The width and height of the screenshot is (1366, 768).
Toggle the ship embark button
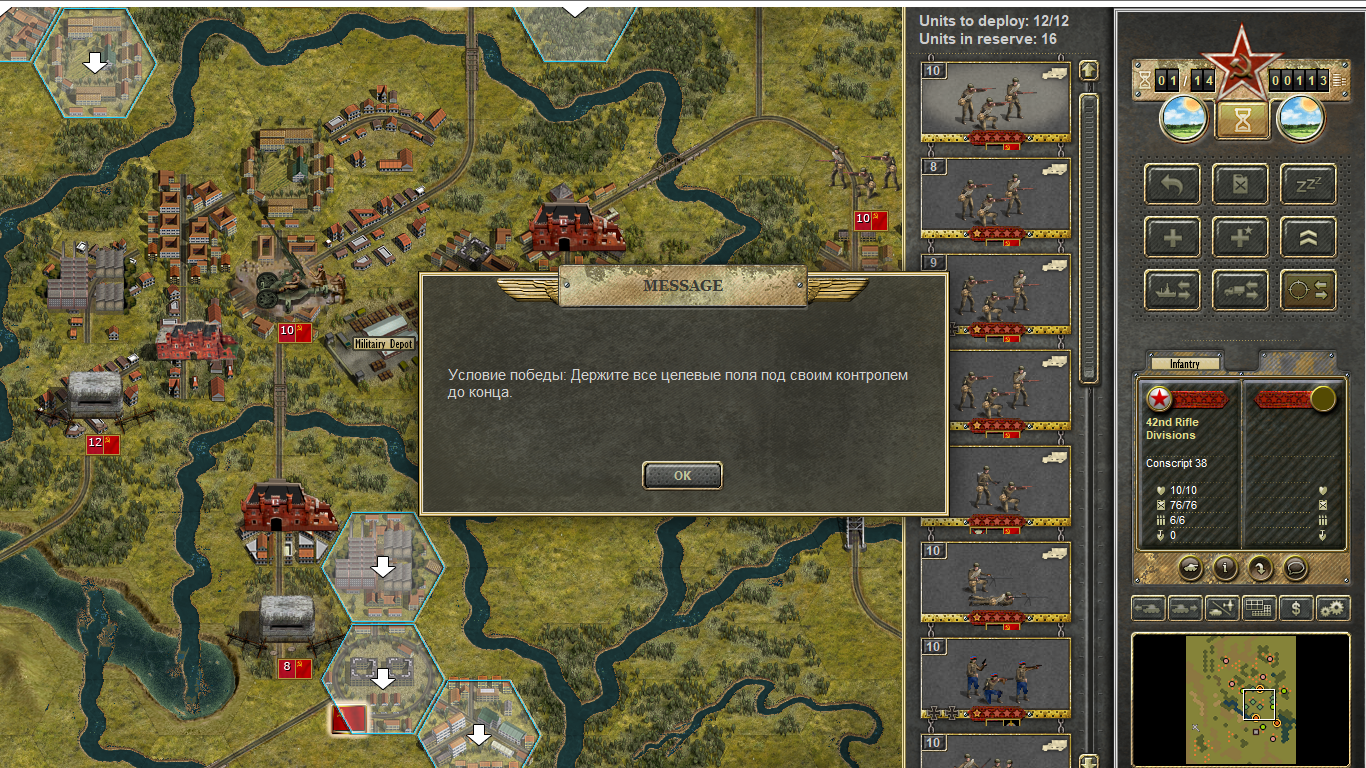tap(1172, 290)
